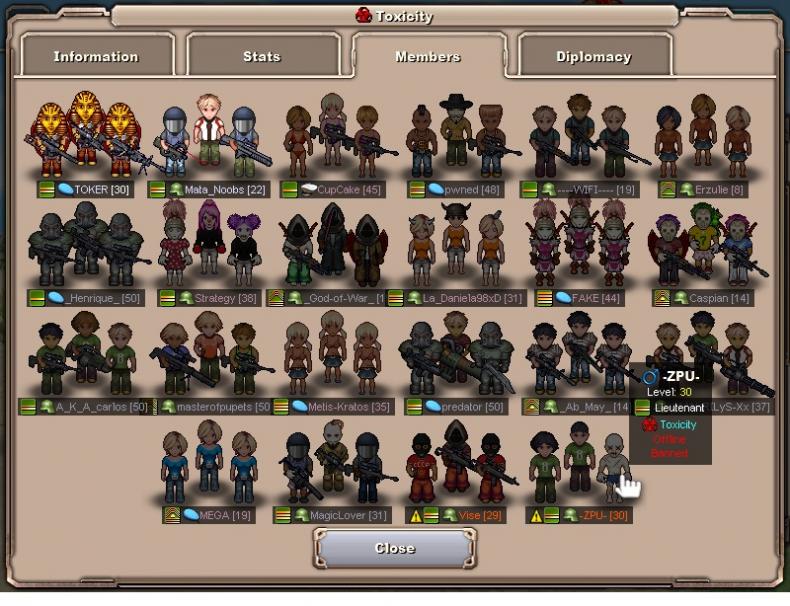The image size is (790, 606).
Task: Show the Diplomacy tab
Action: [x=594, y=56]
